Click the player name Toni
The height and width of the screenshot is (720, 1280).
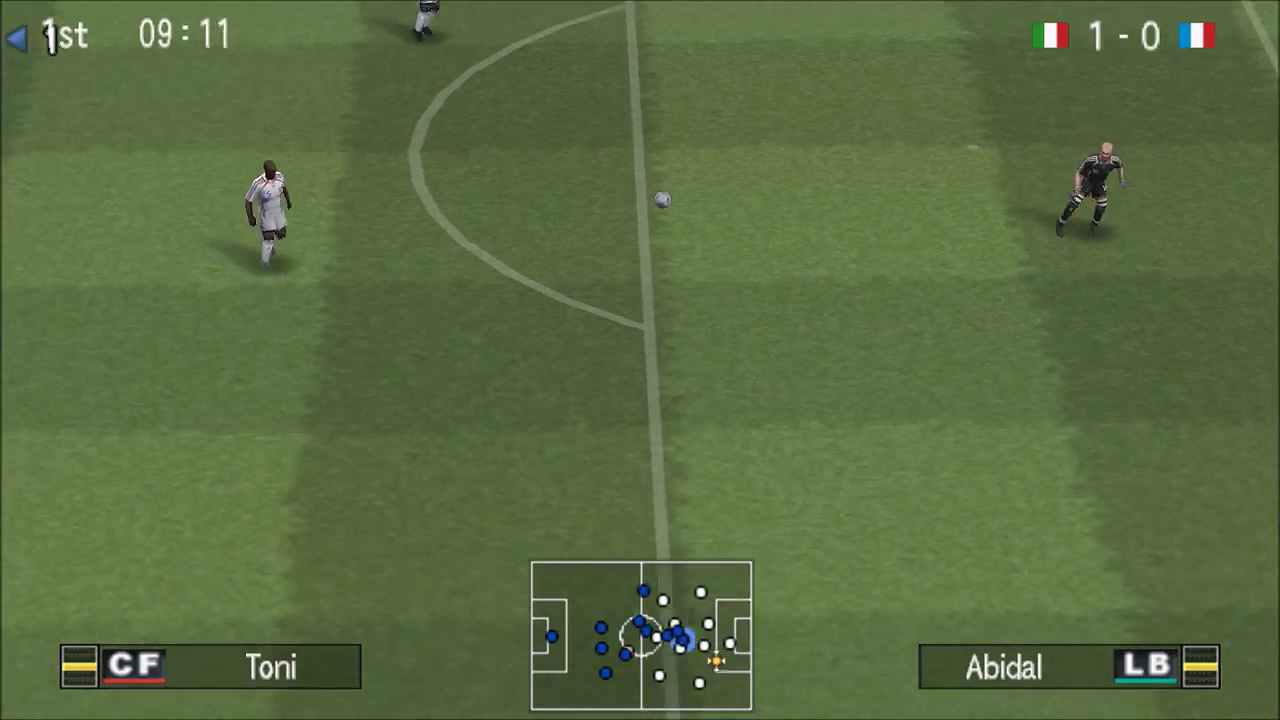pyautogui.click(x=271, y=667)
